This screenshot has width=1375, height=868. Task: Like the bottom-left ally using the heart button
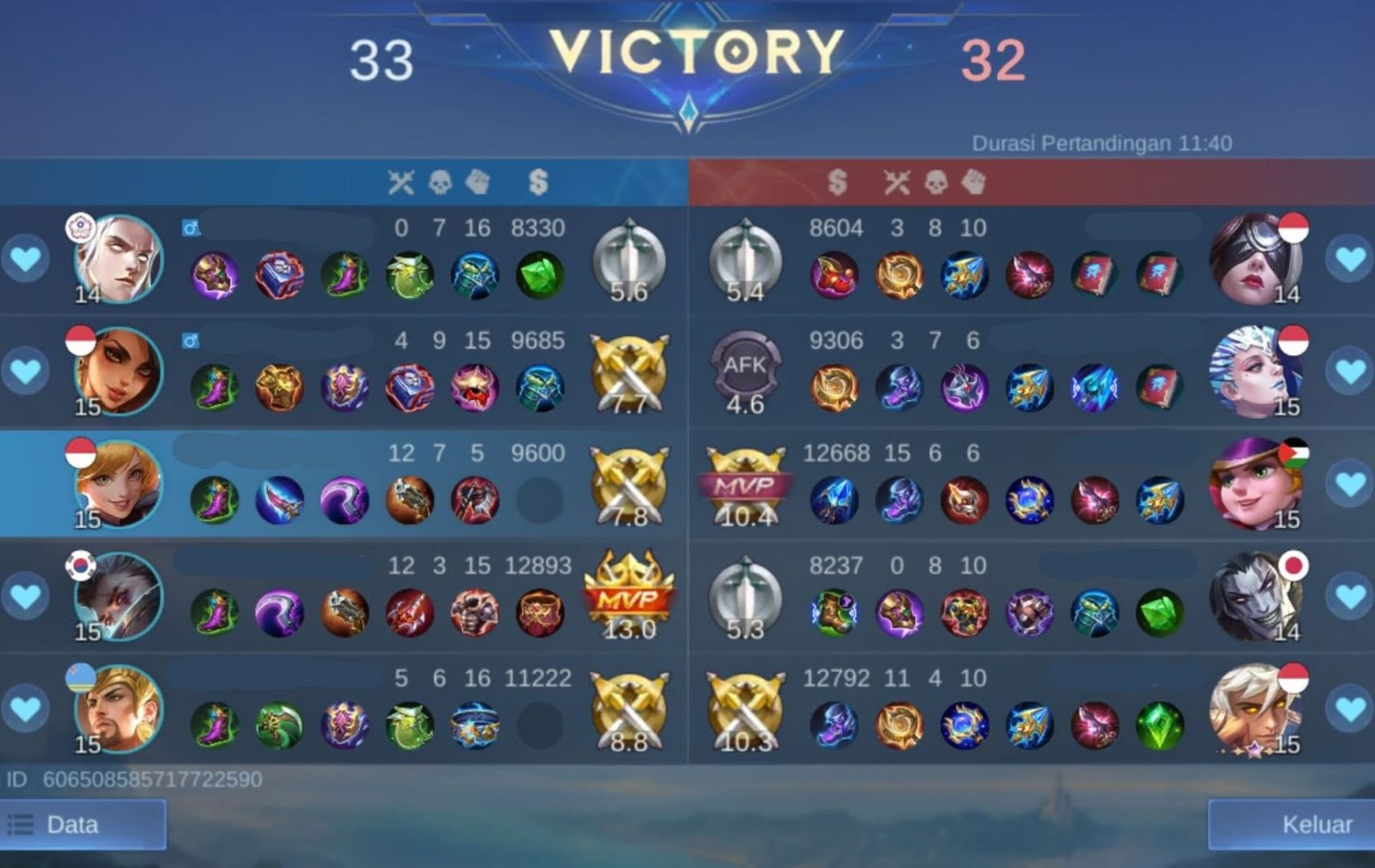[x=26, y=707]
